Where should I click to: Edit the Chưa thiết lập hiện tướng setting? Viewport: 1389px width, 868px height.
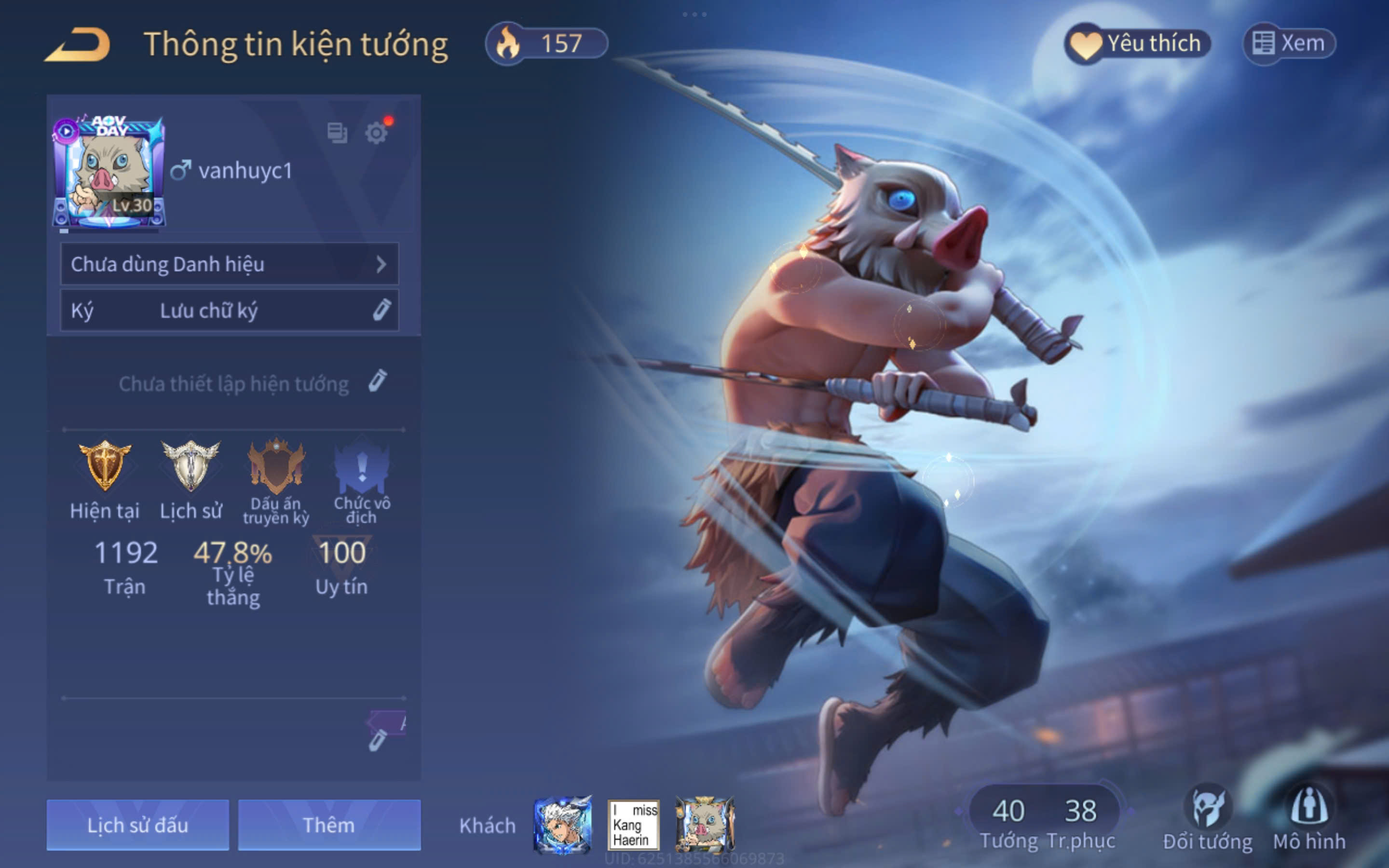pyautogui.click(x=377, y=382)
